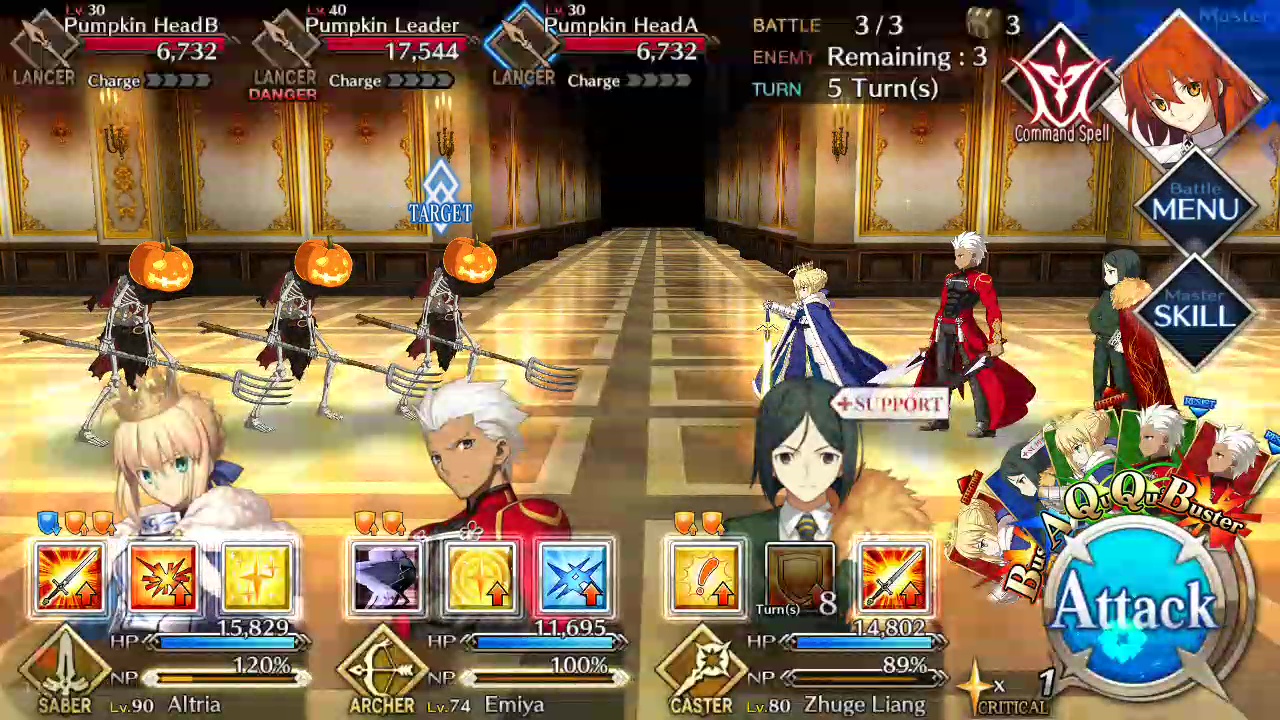Use Zhuge Liang's sword attack-up skill

point(893,578)
